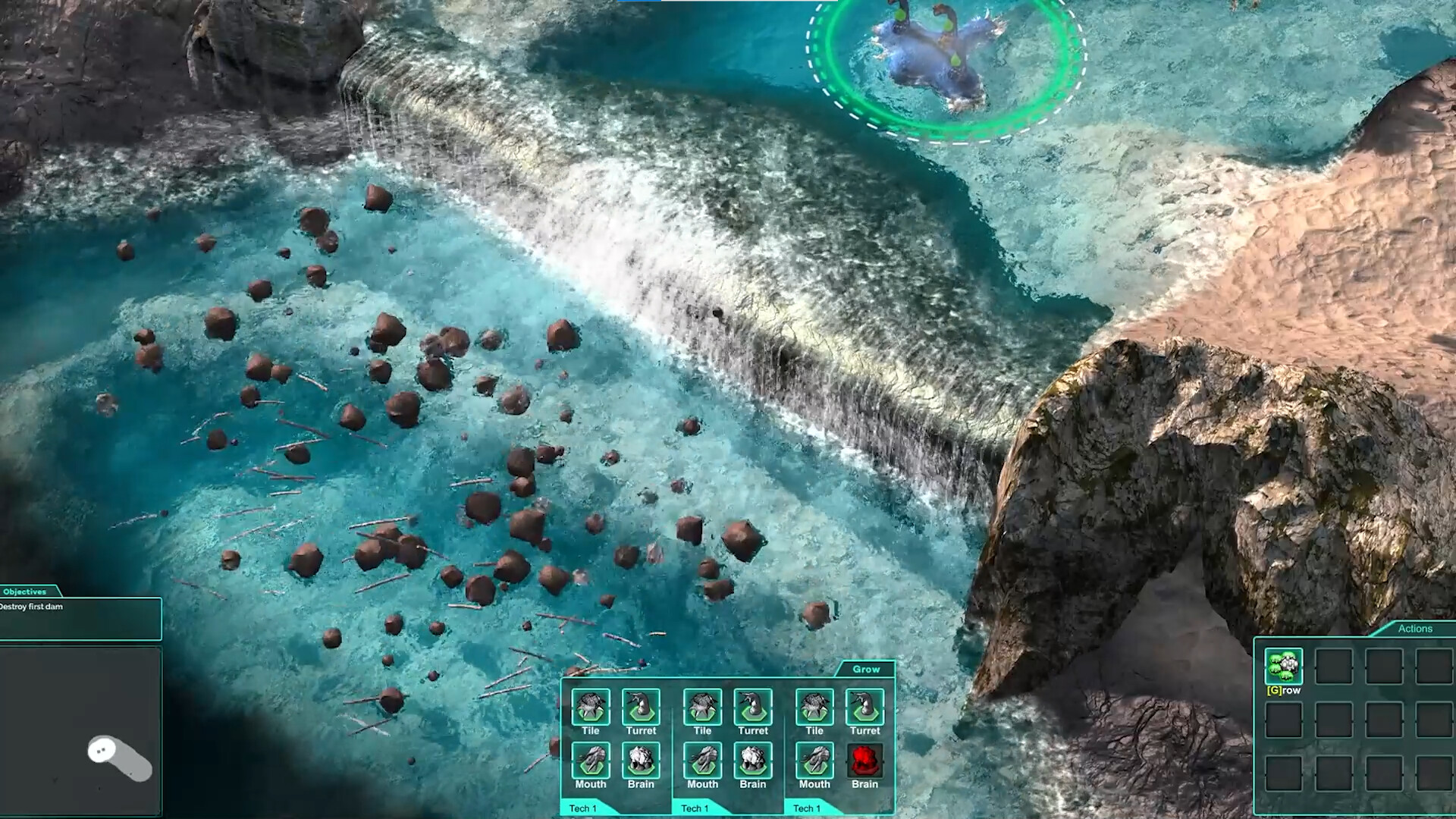Click the Grow panel header tab
This screenshot has height=819, width=1456.
(865, 670)
